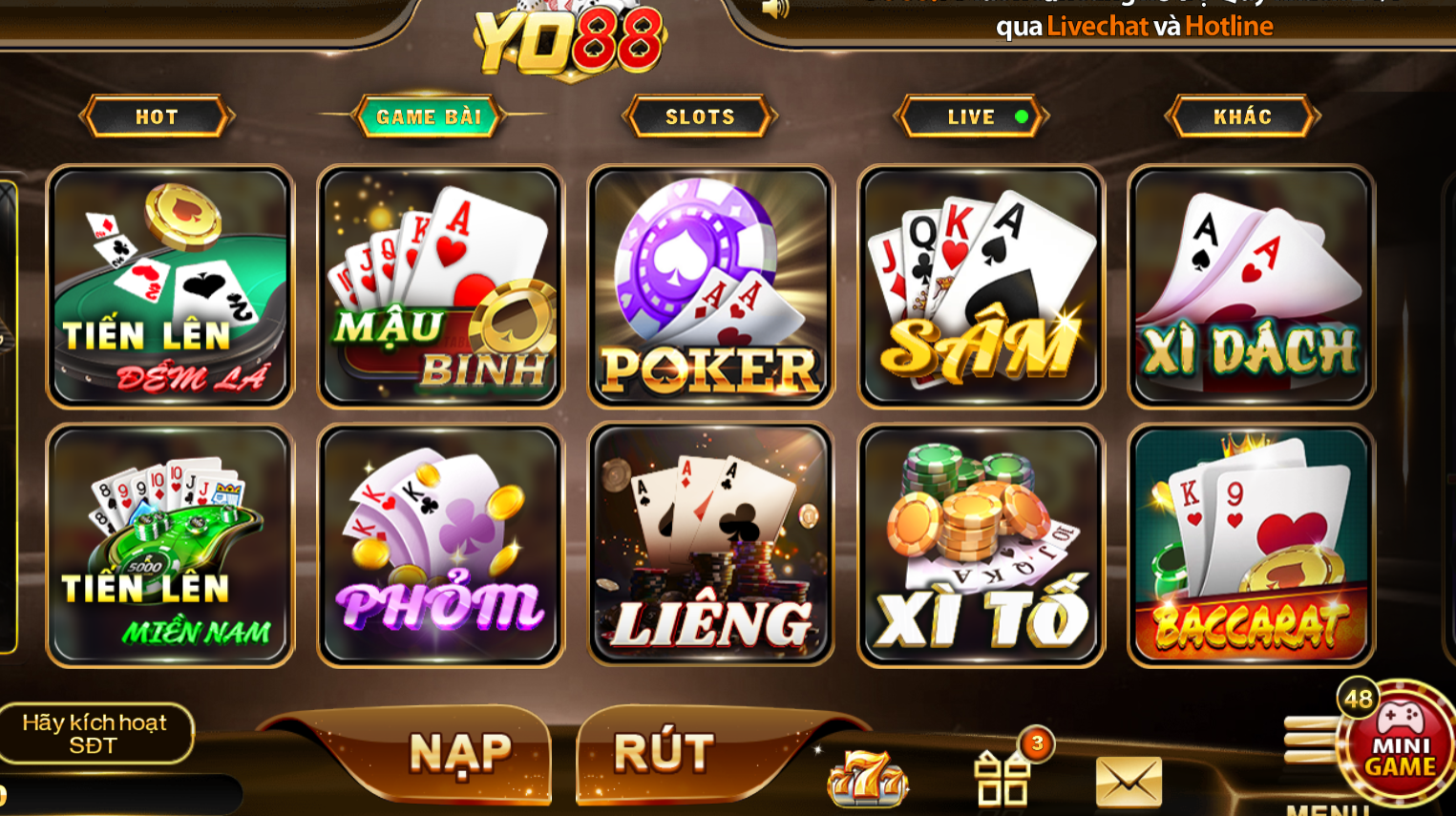The image size is (1456, 816).
Task: Open the Livechat link
Action: (x=1096, y=27)
